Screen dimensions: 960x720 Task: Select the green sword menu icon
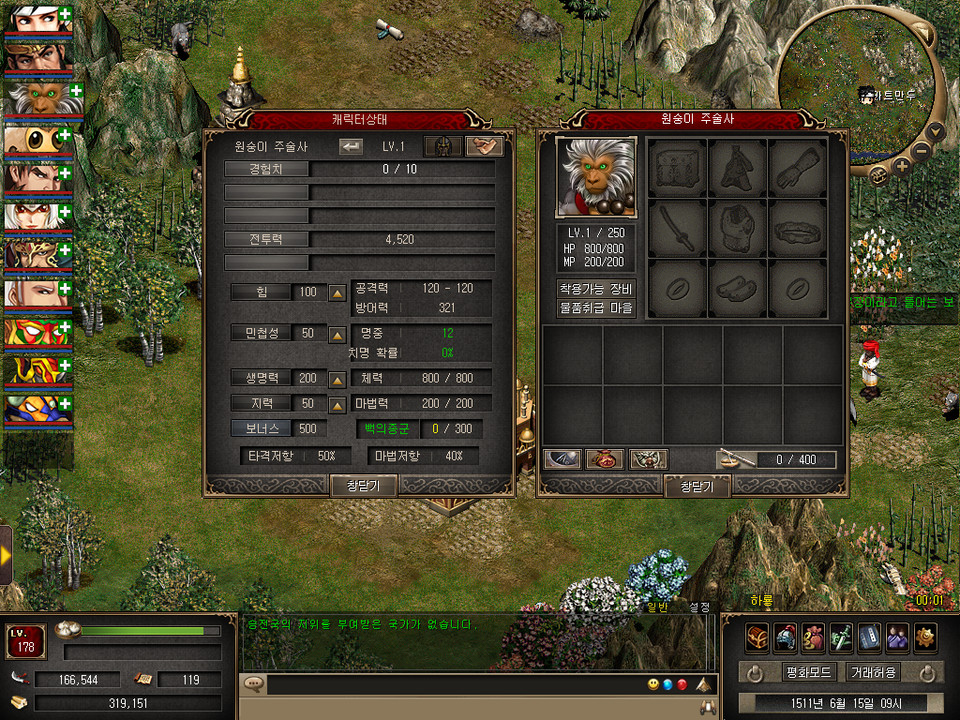click(841, 637)
